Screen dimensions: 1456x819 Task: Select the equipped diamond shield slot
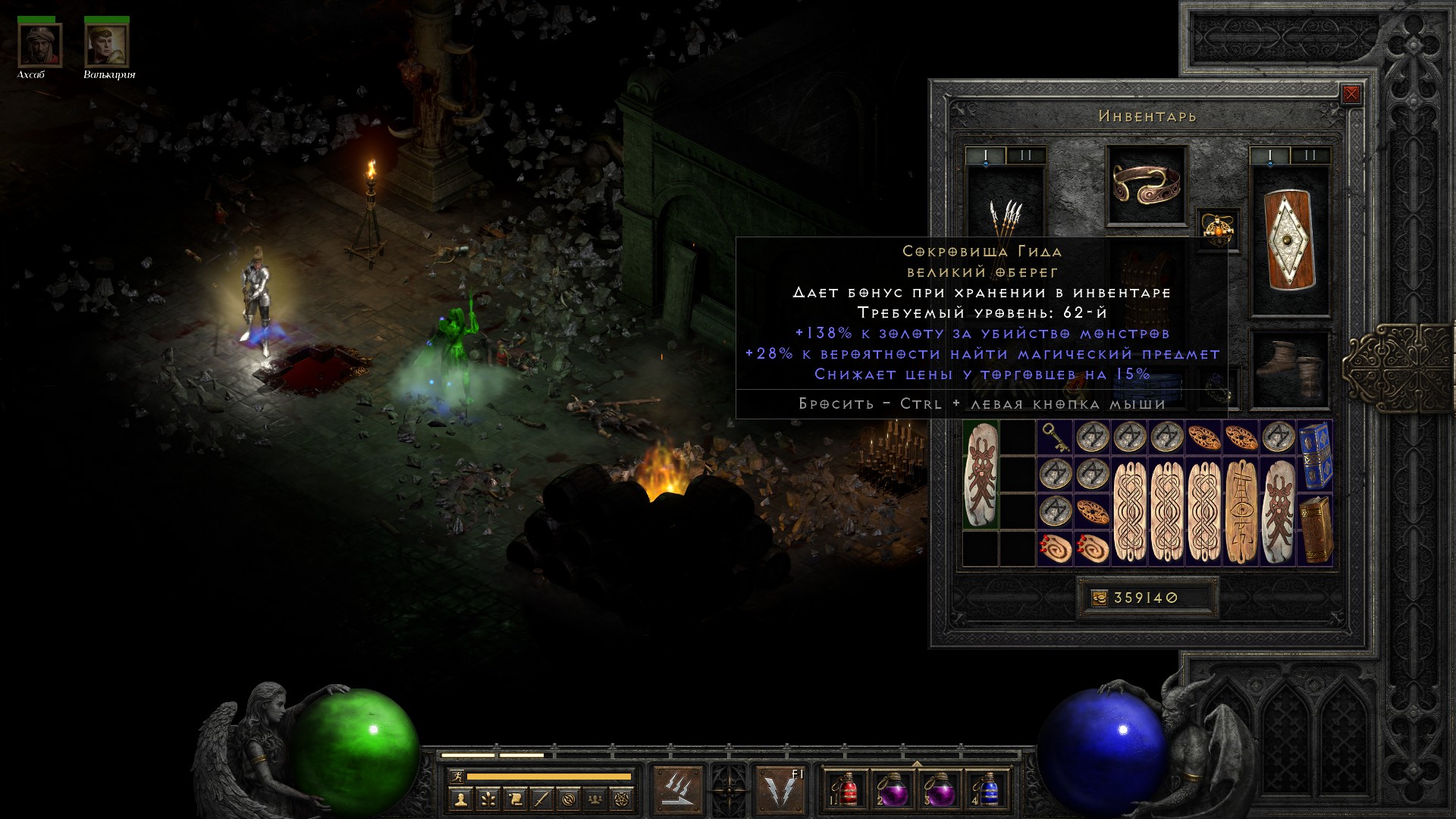[1290, 240]
